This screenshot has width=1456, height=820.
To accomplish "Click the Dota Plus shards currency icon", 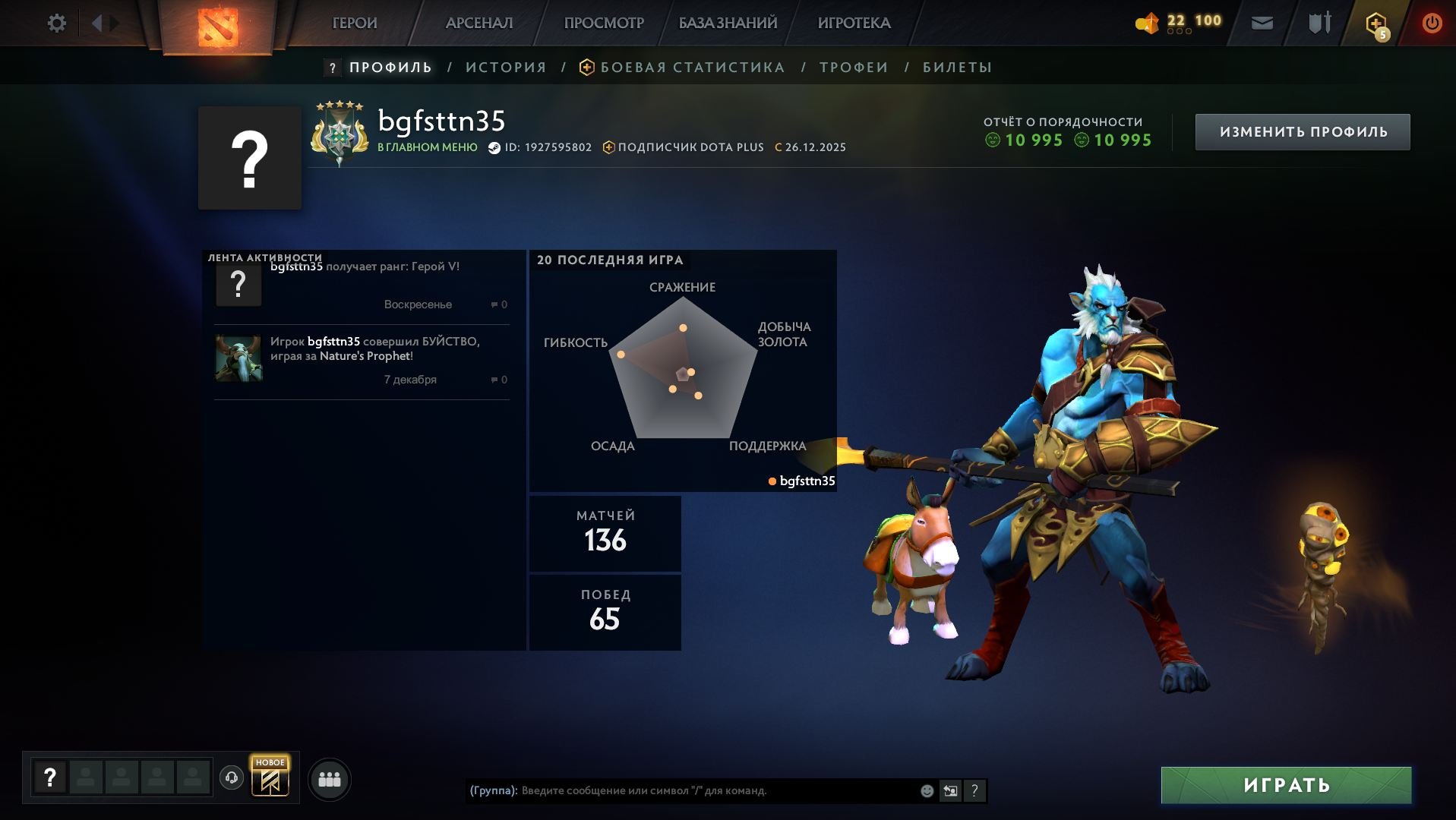I will [1148, 23].
